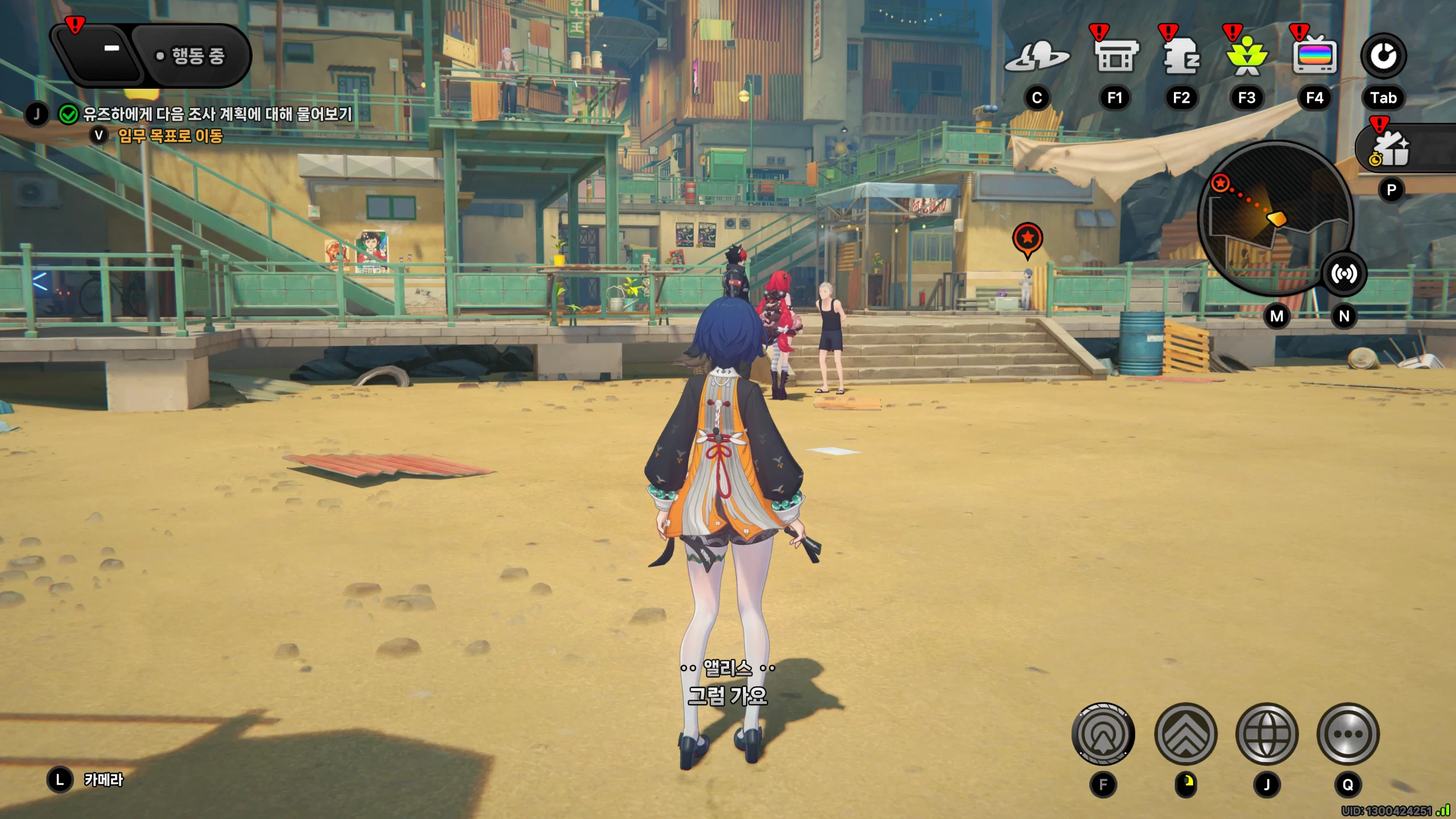The image size is (1456, 819).
Task: Open the globe icon button
Action: tap(1267, 734)
